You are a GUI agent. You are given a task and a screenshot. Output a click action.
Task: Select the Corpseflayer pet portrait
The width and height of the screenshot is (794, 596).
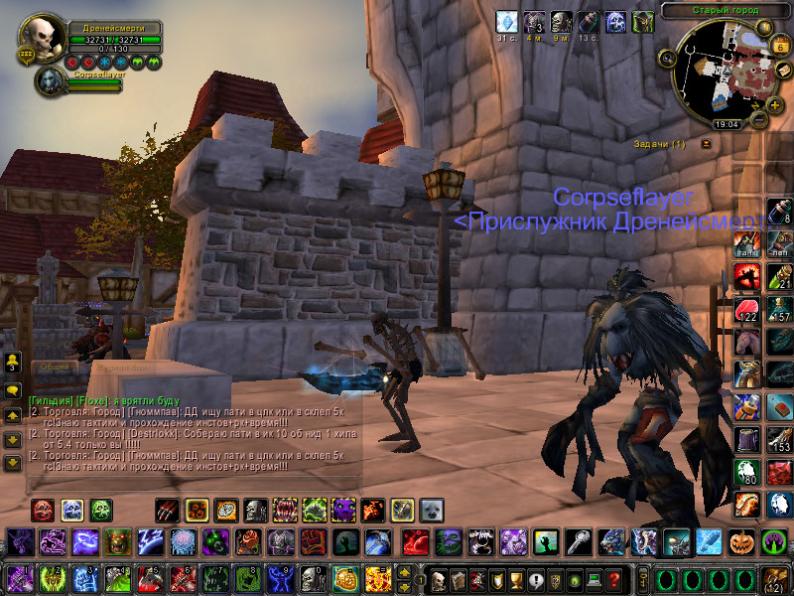[47, 81]
